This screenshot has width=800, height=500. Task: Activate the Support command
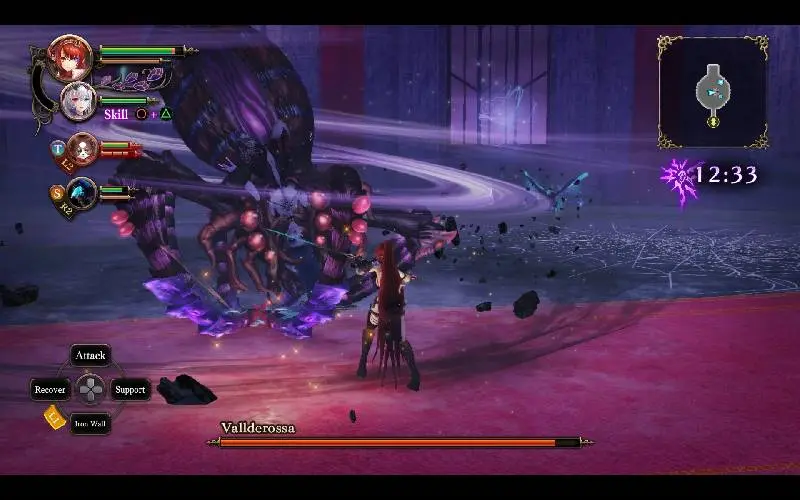point(130,390)
